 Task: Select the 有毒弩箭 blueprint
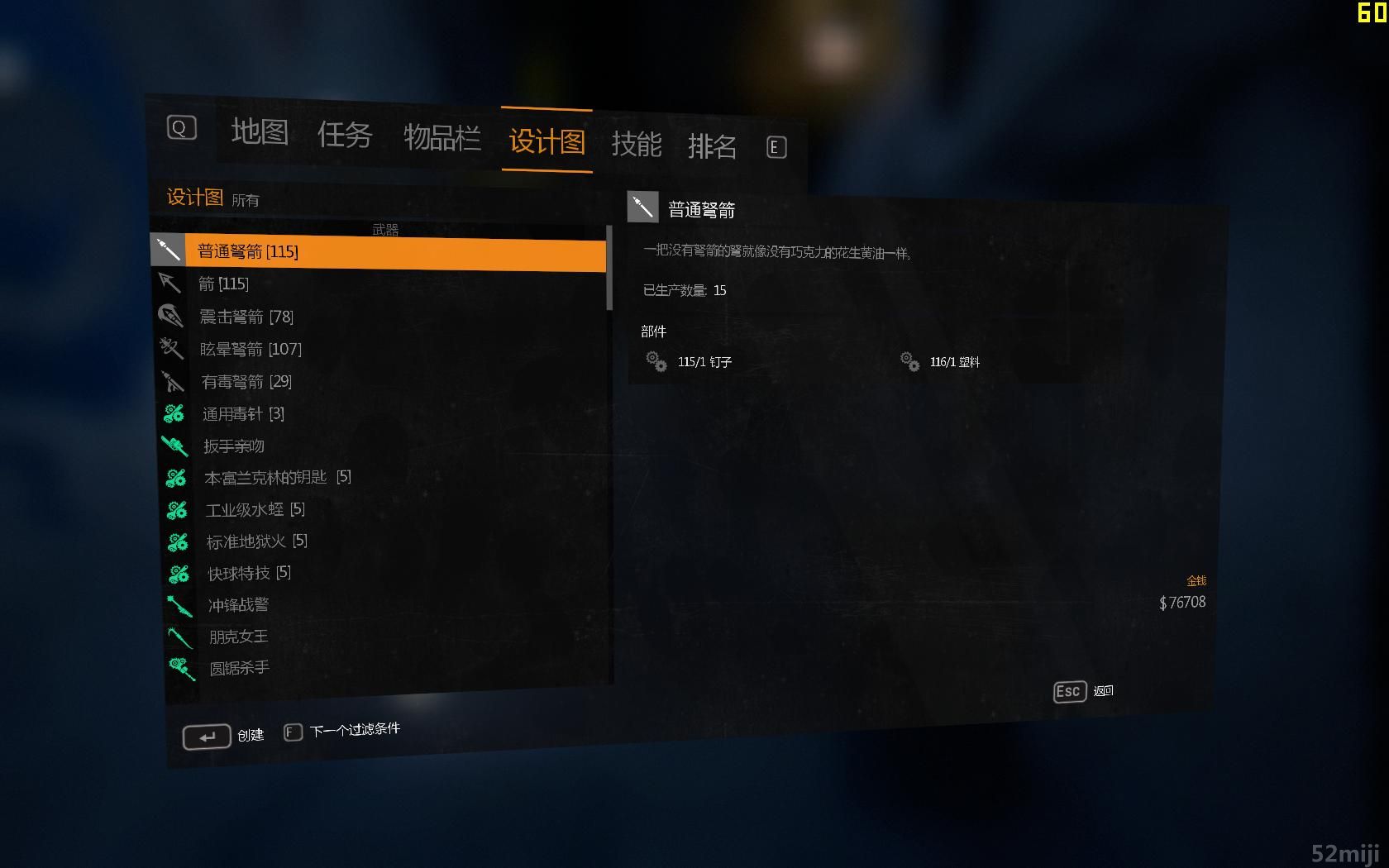tap(246, 381)
